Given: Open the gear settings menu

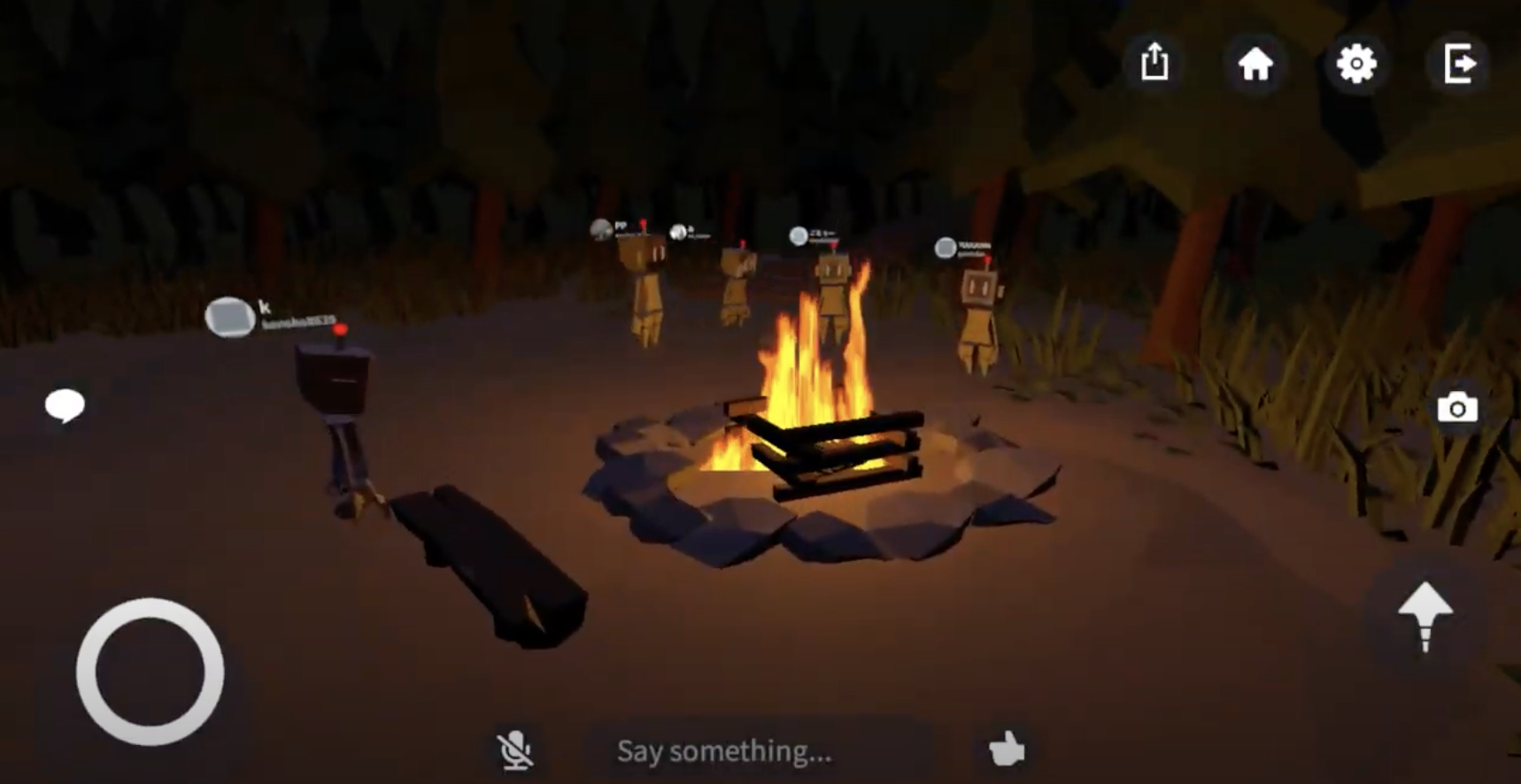Looking at the screenshot, I should 1356,64.
